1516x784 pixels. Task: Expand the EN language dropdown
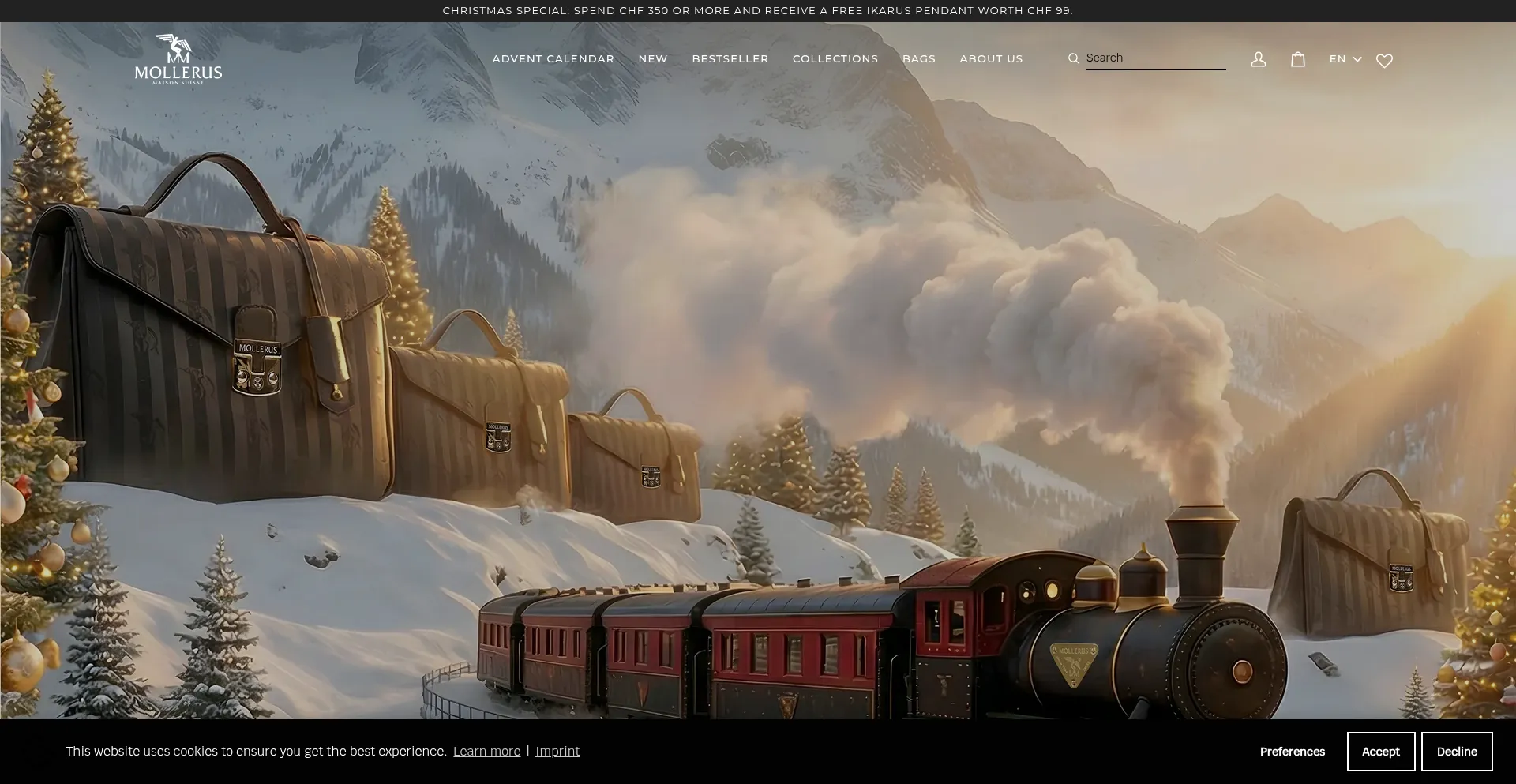[1345, 59]
